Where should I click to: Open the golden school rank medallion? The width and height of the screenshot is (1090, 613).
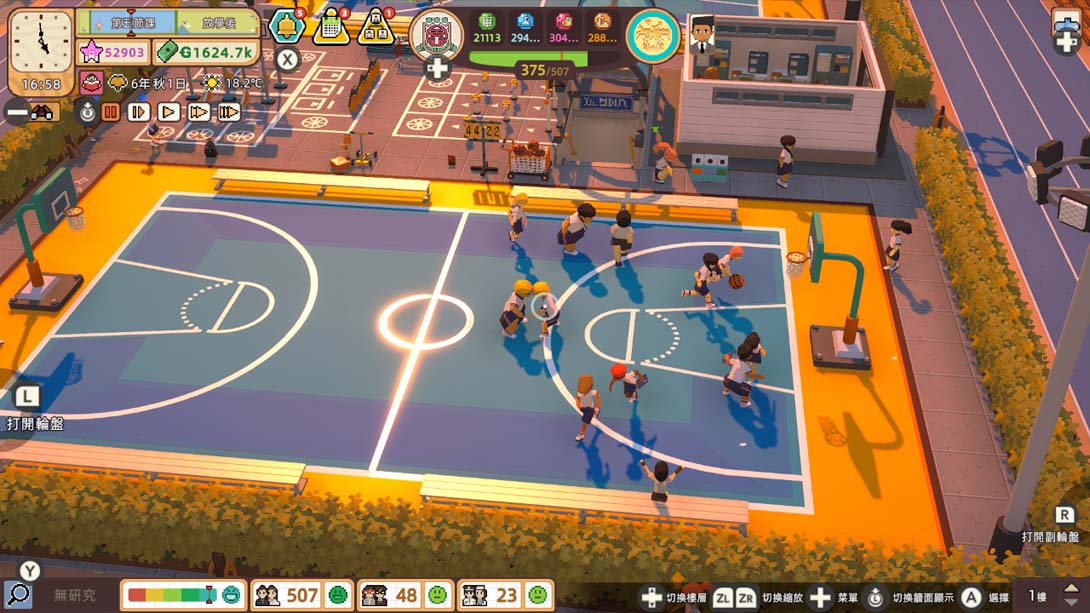tap(653, 35)
